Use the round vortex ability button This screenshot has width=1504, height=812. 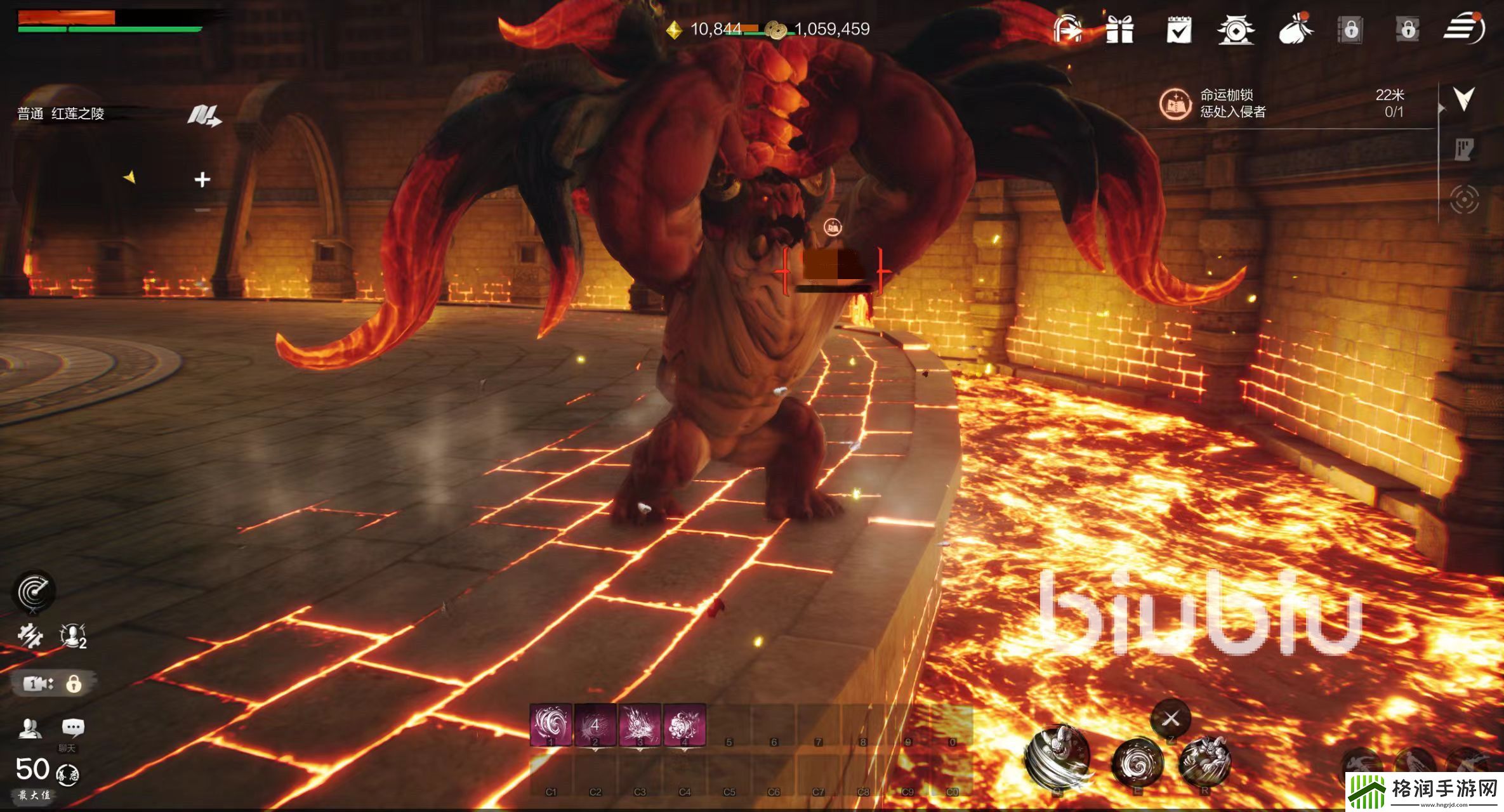pos(1137,762)
